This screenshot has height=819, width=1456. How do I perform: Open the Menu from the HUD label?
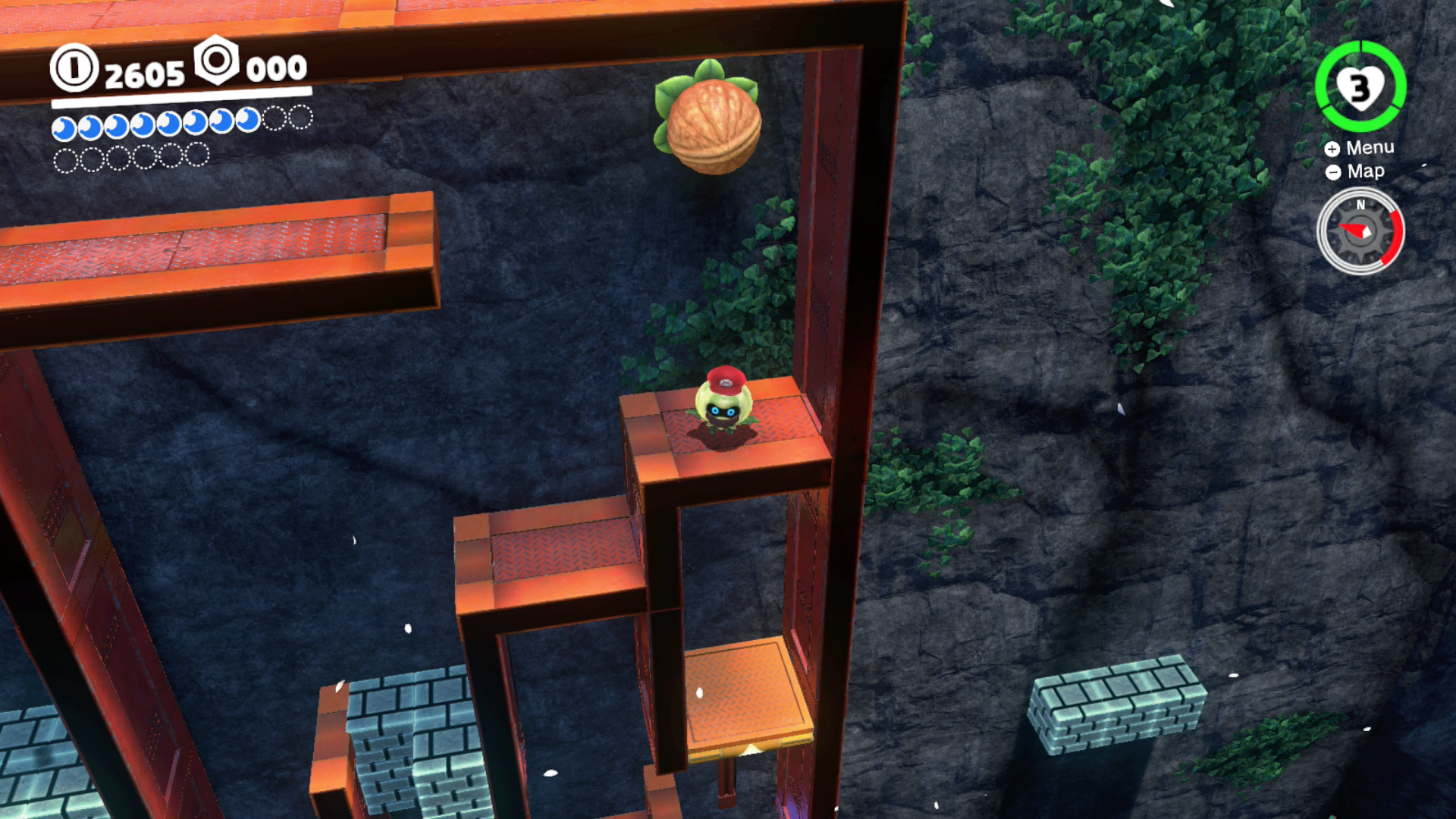coord(1360,148)
